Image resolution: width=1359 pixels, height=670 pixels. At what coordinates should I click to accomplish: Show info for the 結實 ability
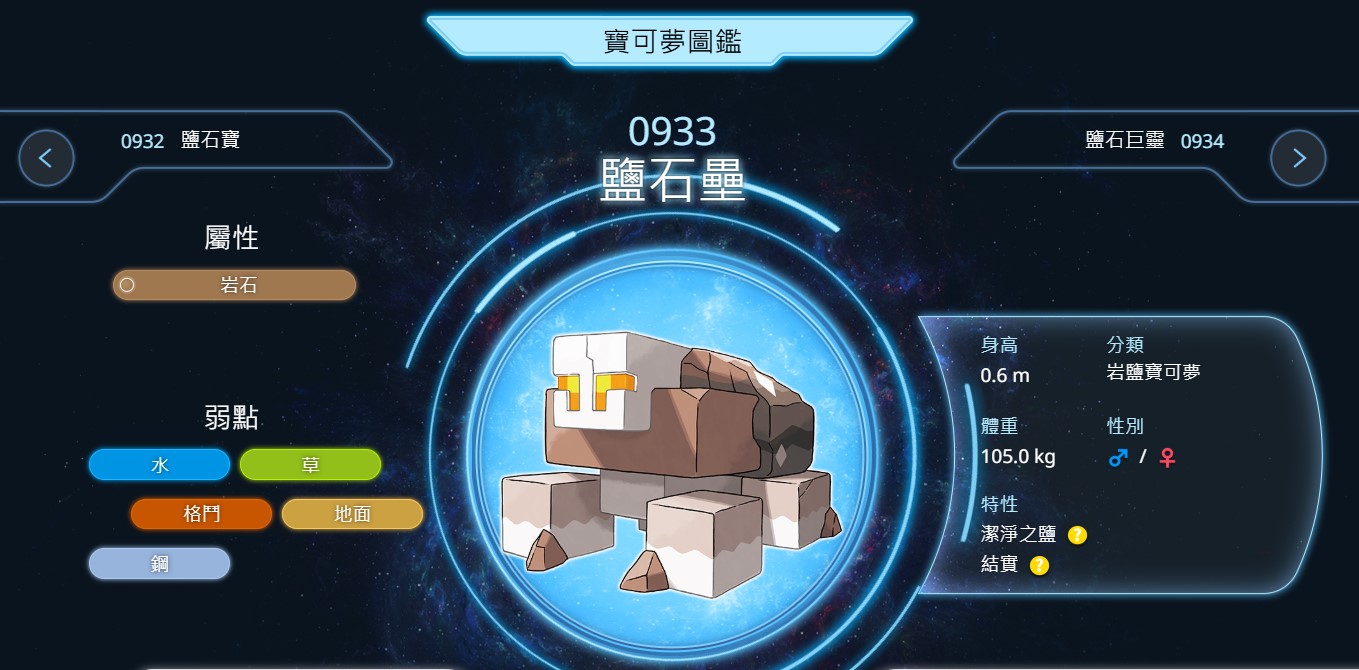[x=1039, y=566]
